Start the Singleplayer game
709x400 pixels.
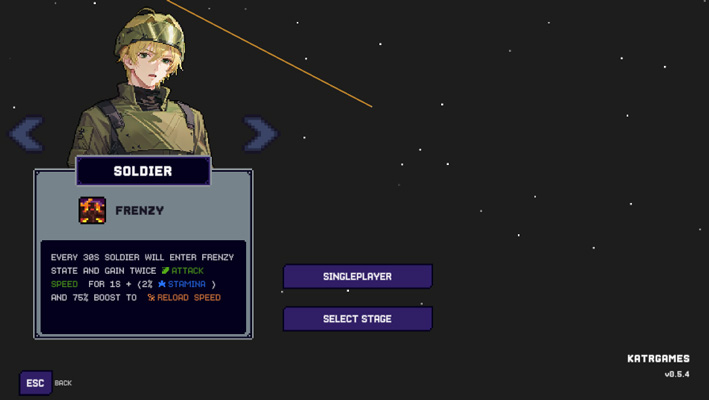click(357, 276)
